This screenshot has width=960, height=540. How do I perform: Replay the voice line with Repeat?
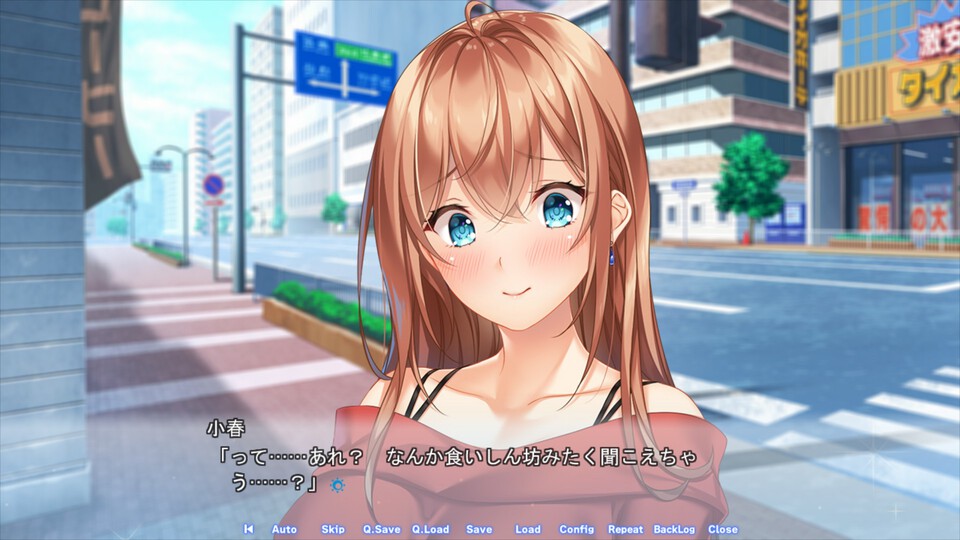tap(625, 529)
